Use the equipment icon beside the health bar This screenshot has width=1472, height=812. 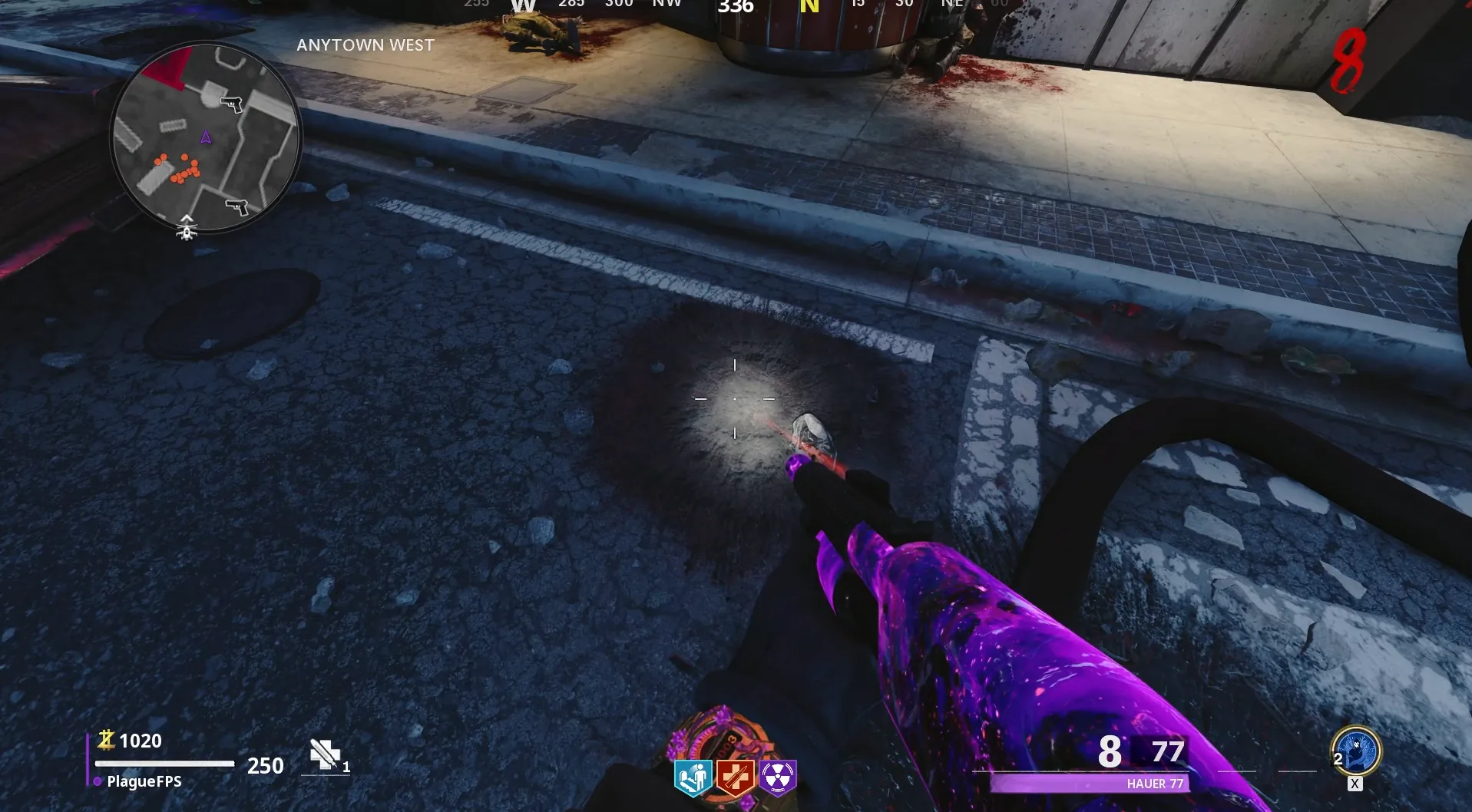pos(325,755)
